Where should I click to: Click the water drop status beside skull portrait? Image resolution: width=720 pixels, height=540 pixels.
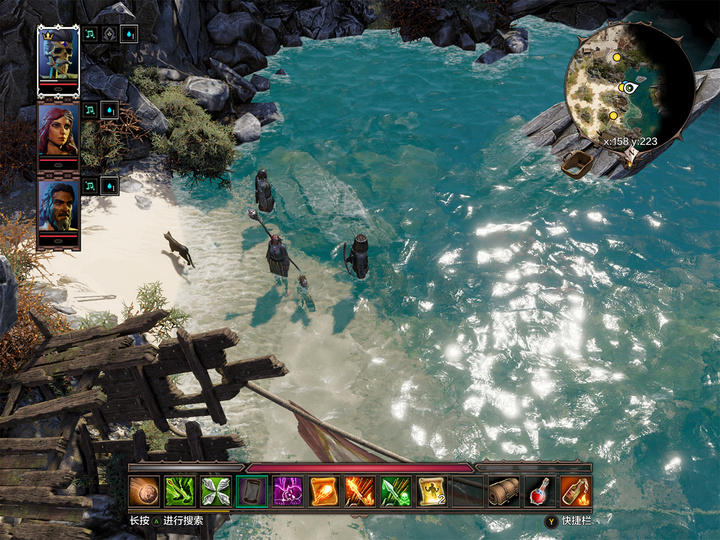130,34
